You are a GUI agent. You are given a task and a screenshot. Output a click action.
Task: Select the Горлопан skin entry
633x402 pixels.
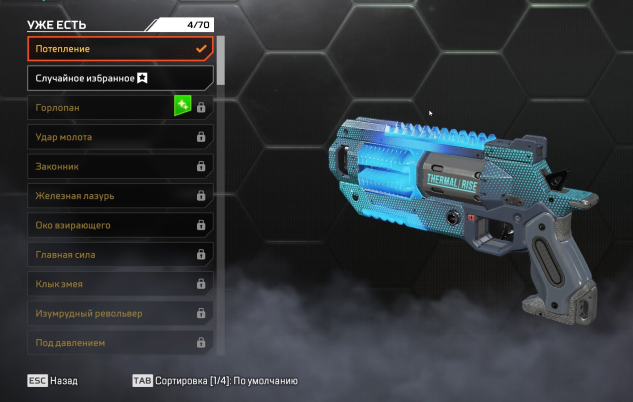coord(119,107)
